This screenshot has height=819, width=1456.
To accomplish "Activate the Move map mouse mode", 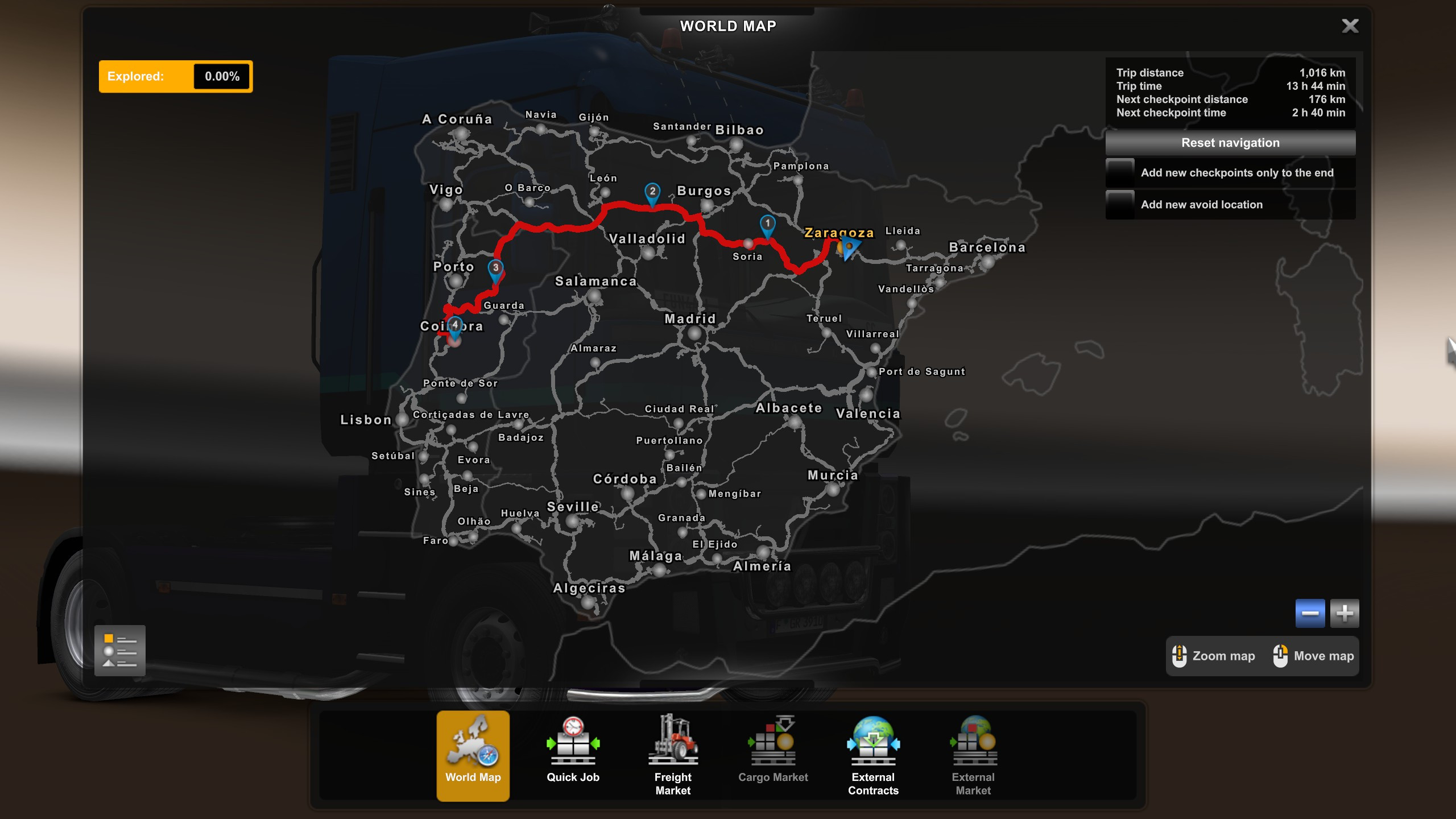I will pyautogui.click(x=1313, y=656).
